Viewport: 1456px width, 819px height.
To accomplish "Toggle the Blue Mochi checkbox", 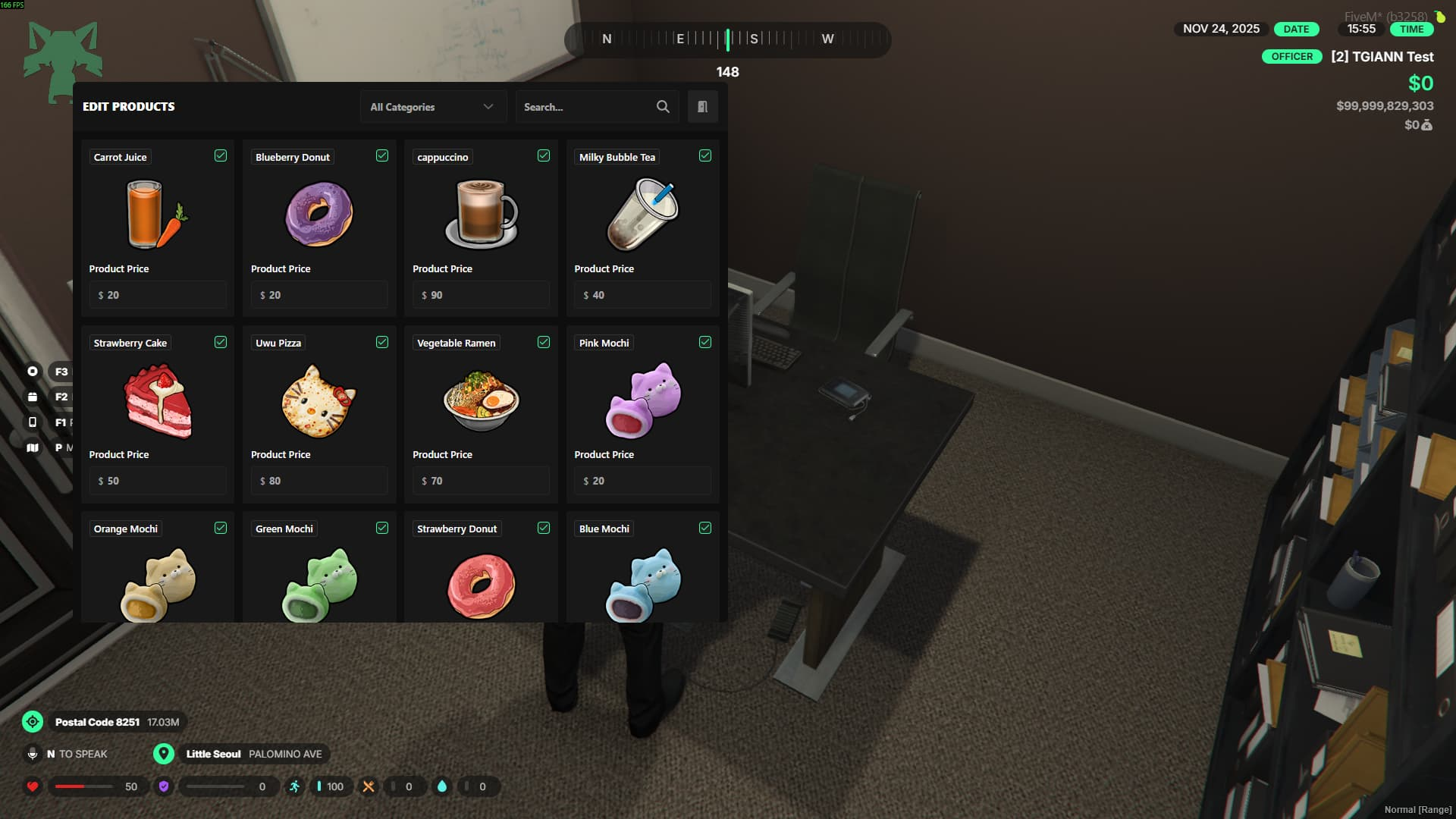I will coord(705,528).
